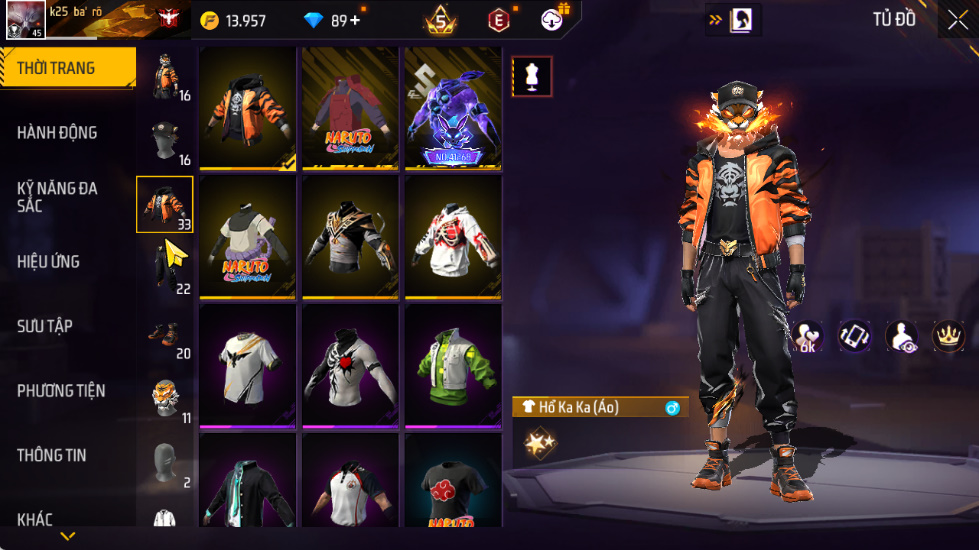The image size is (979, 550).
Task: Click the mannequin outfit preview icon
Action: (532, 76)
